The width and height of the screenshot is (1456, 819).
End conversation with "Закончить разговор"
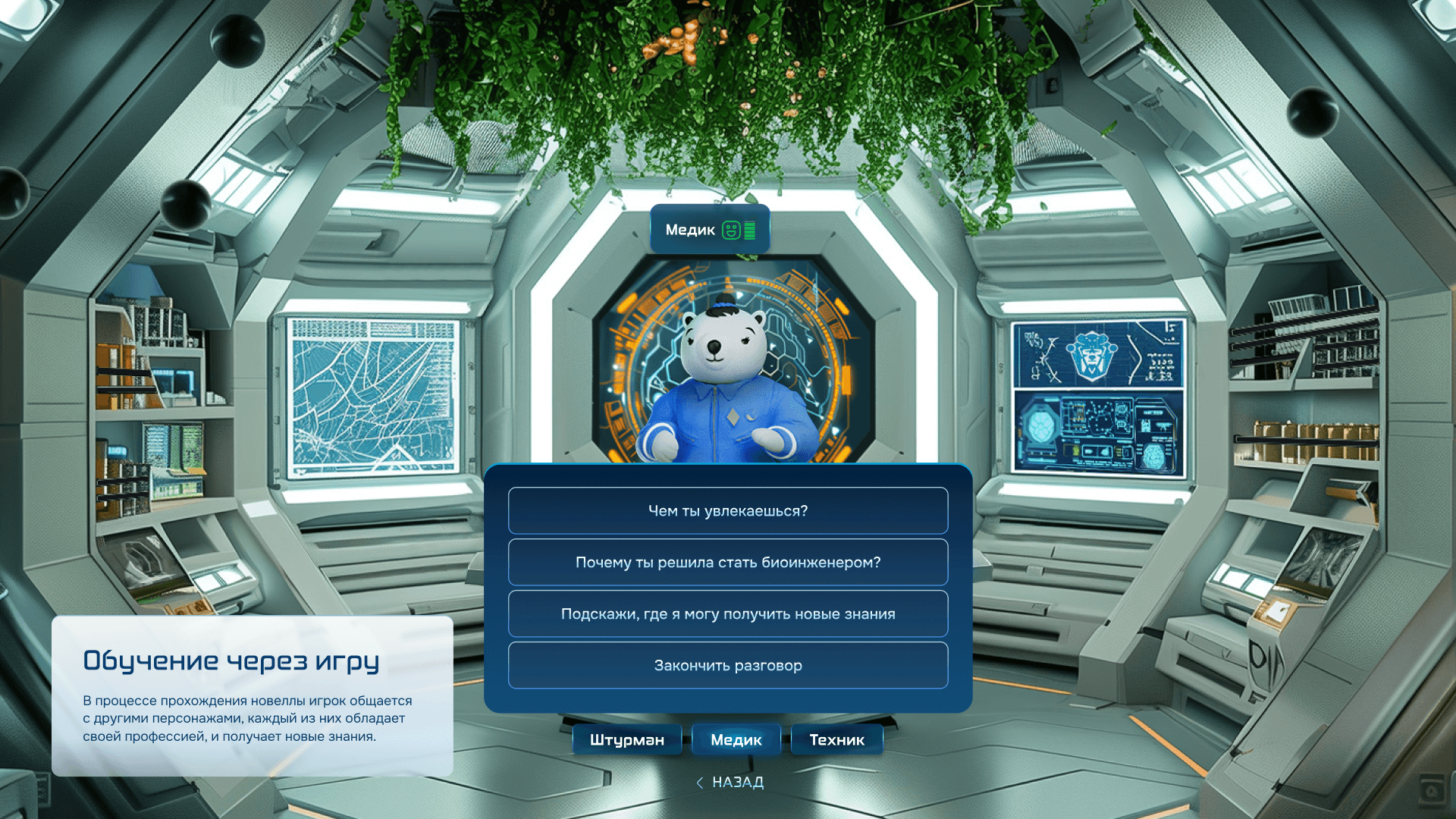[x=728, y=666]
